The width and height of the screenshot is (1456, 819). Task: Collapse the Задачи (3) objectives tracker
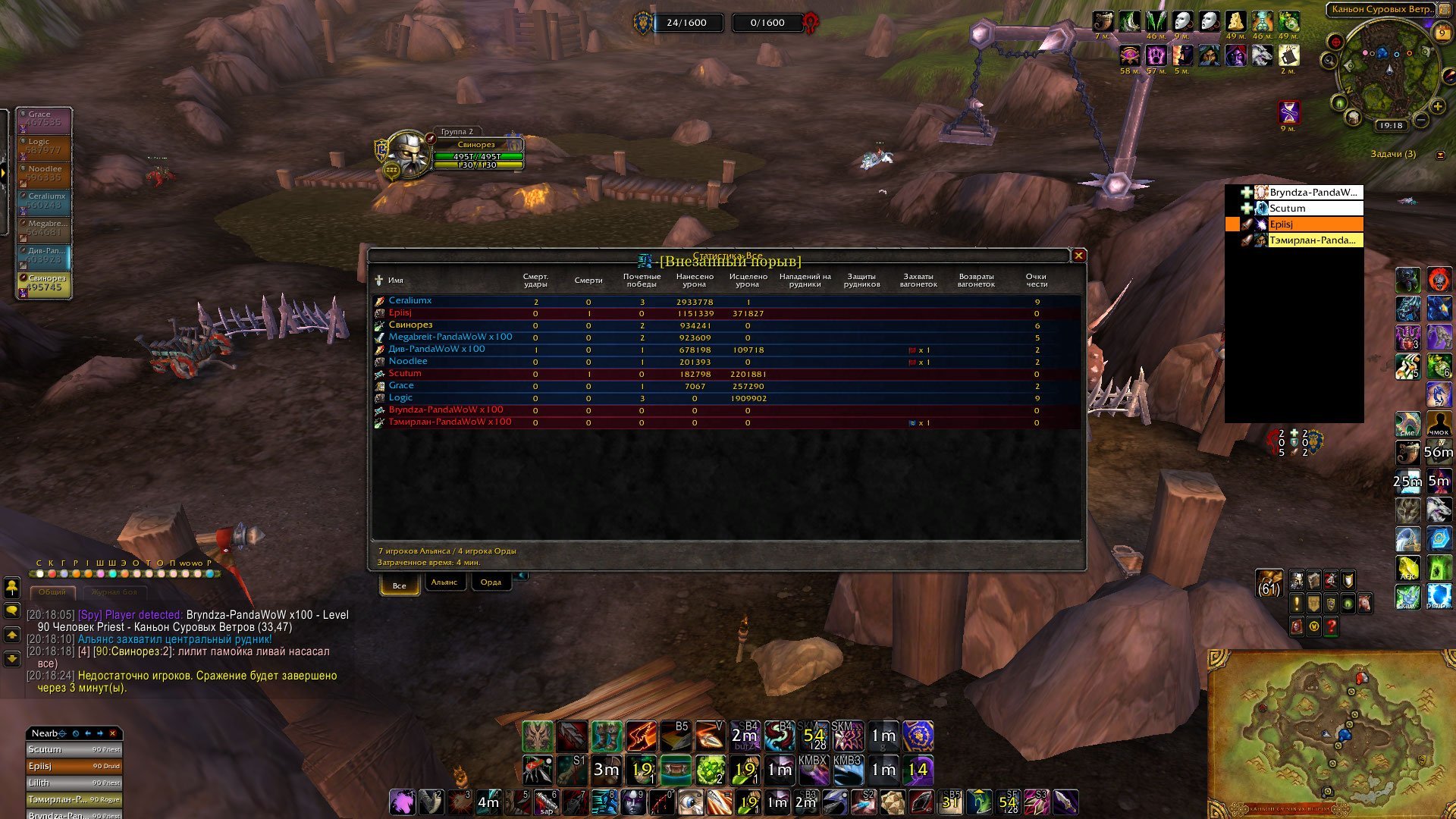click(1440, 155)
